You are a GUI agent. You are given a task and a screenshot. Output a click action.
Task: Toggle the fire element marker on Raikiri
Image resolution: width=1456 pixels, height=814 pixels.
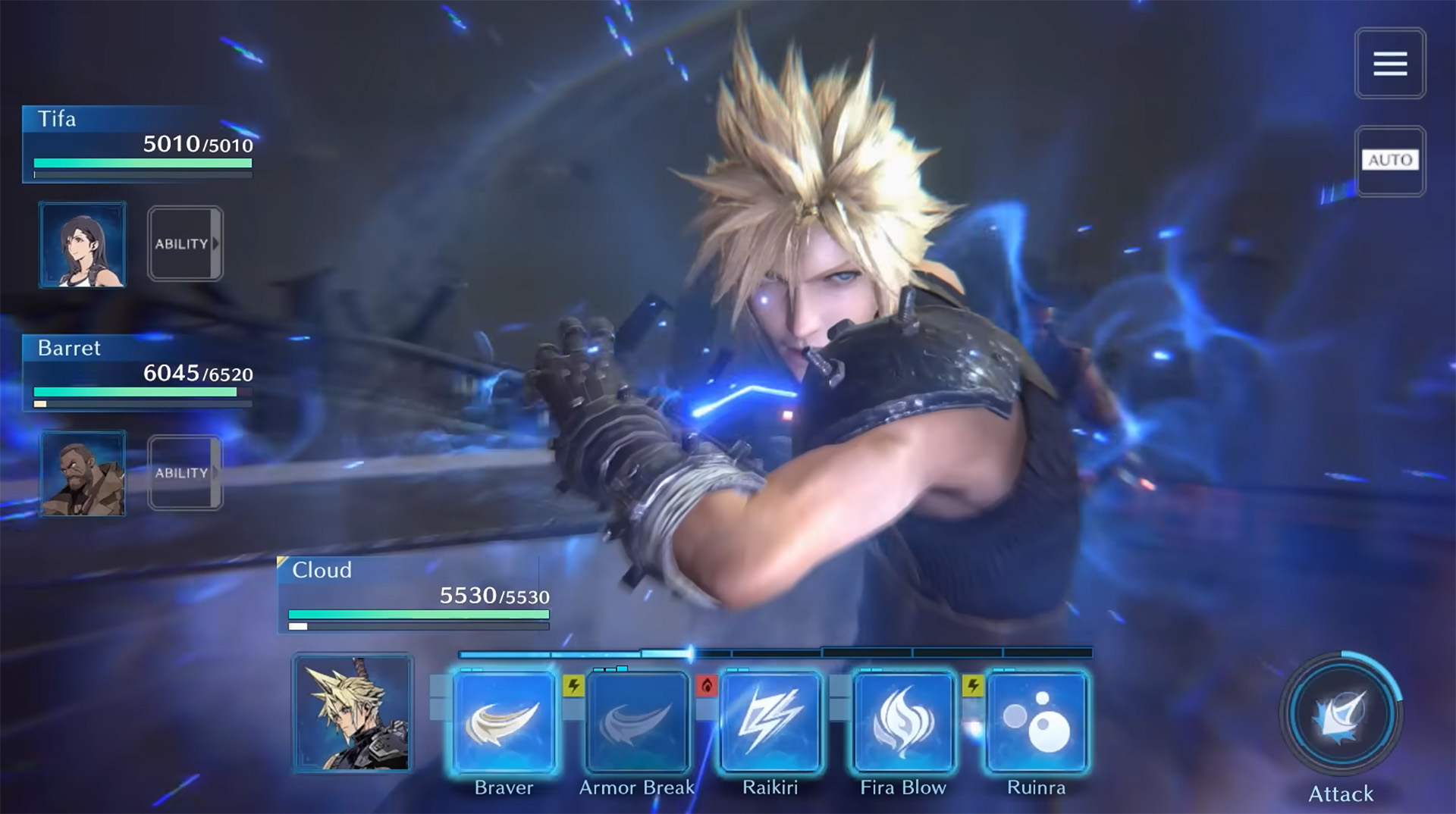[x=708, y=684]
